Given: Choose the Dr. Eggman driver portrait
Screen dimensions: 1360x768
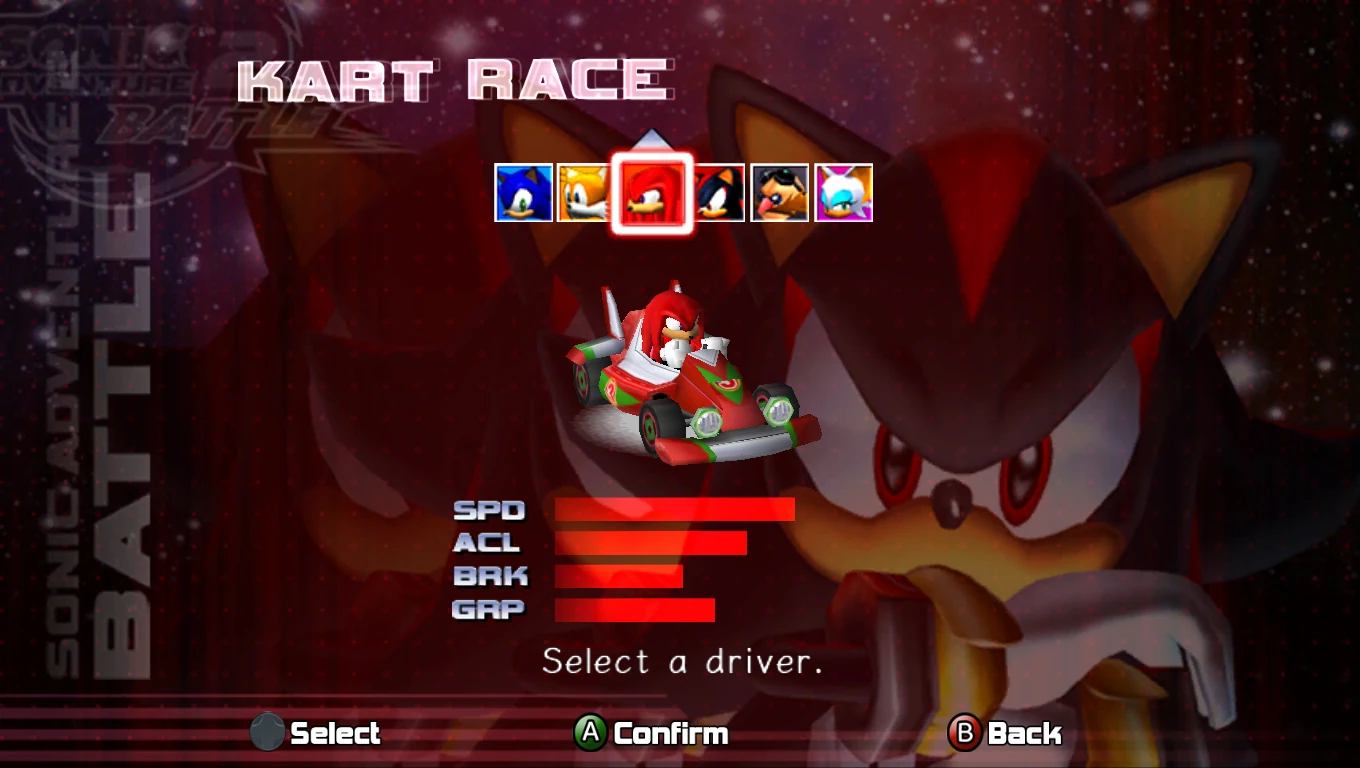Looking at the screenshot, I should [x=780, y=193].
